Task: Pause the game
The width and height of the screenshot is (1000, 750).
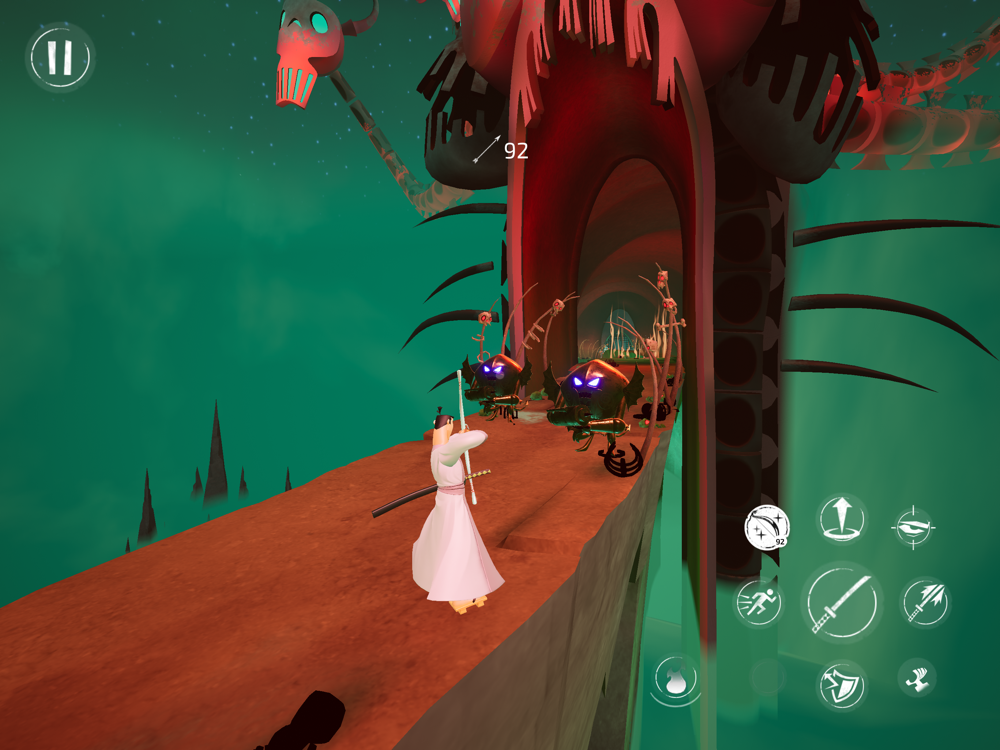Action: [60, 58]
